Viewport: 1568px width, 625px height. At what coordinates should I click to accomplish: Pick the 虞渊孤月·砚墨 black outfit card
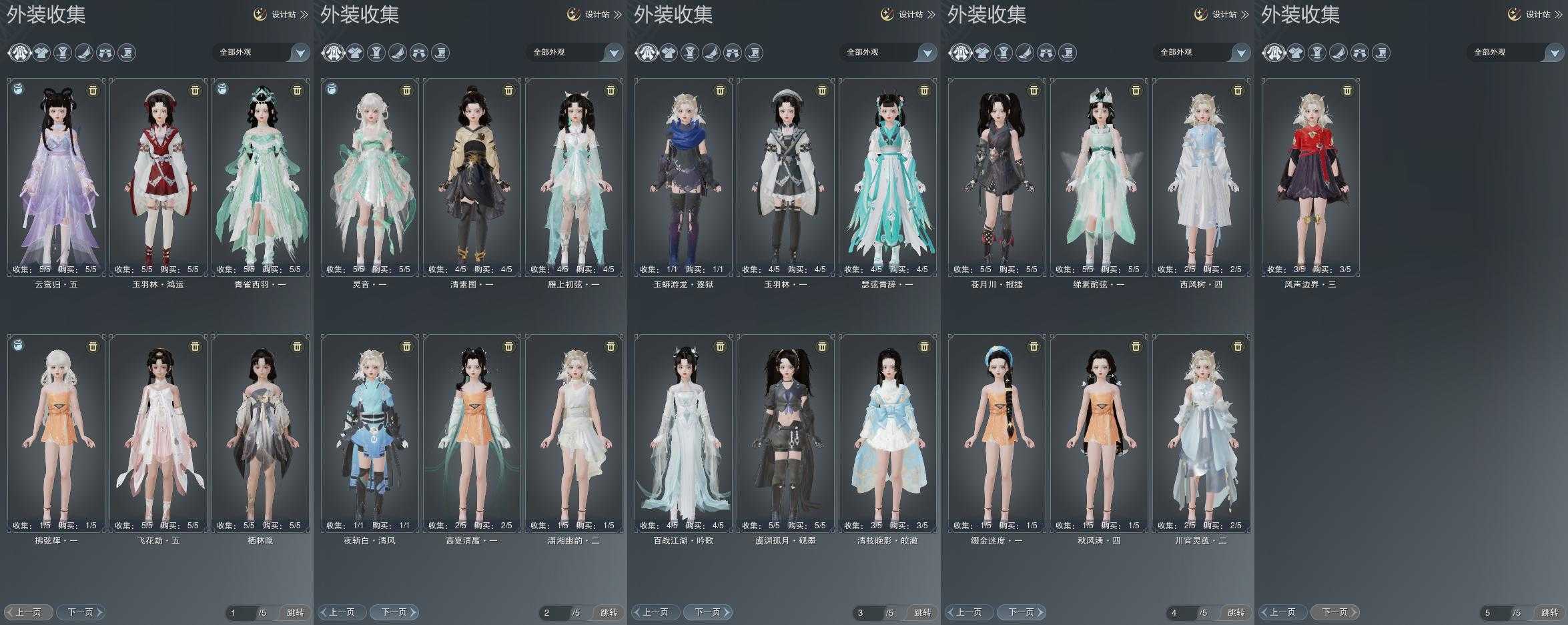point(785,433)
